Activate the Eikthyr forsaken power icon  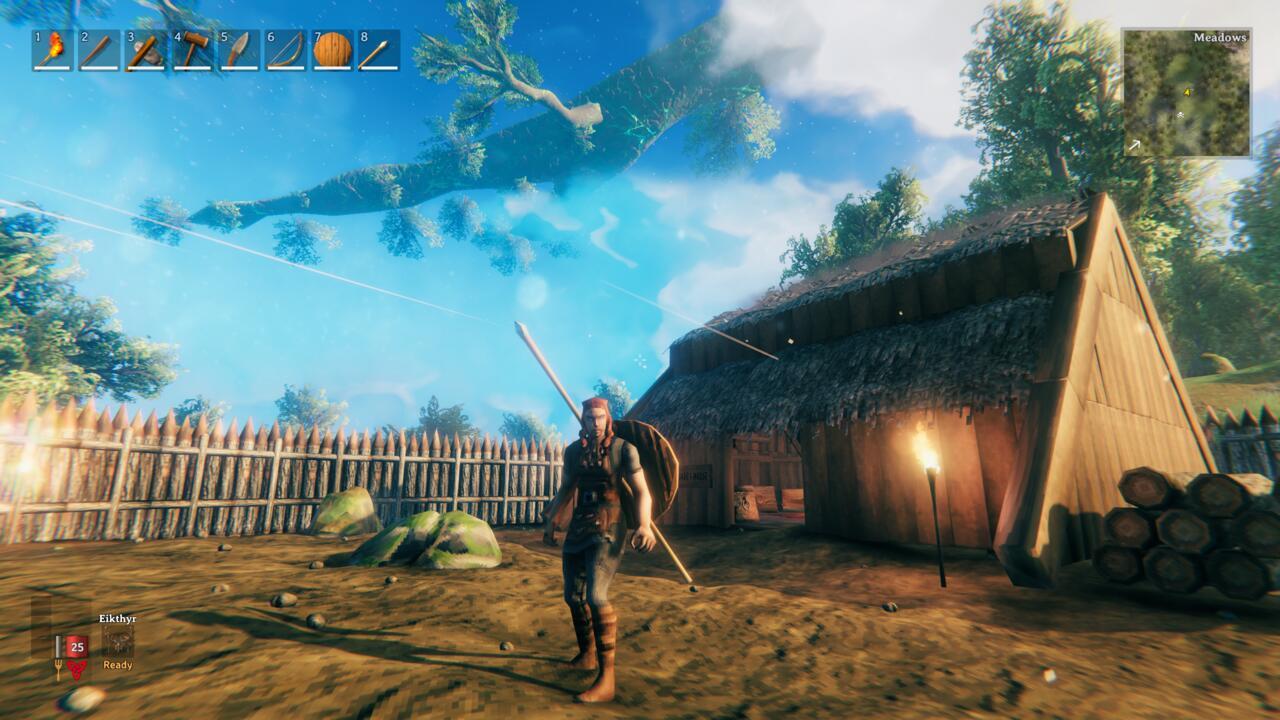(118, 640)
